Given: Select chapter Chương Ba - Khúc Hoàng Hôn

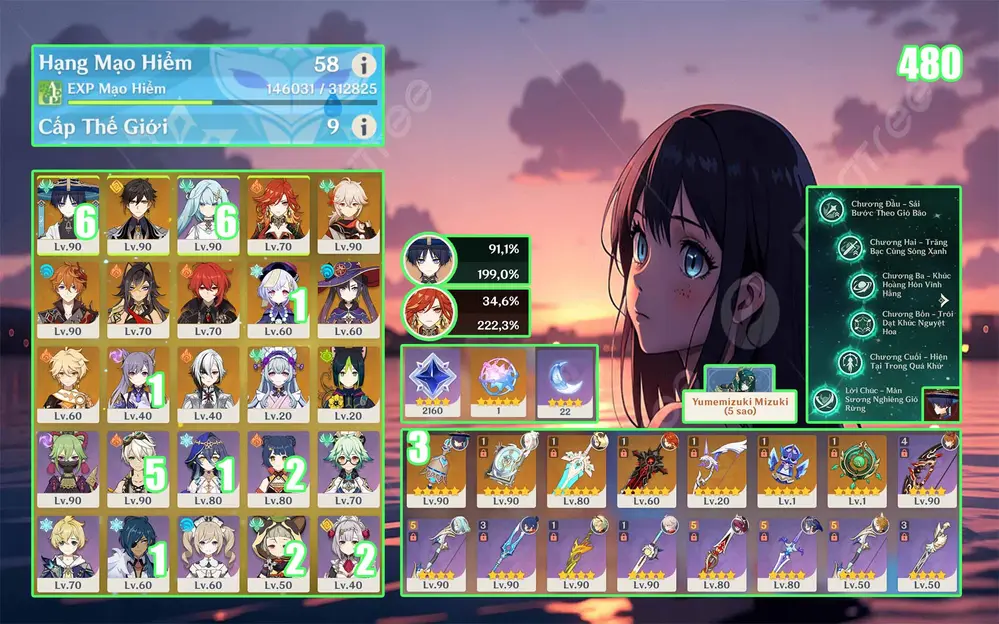Looking at the screenshot, I should [880, 286].
